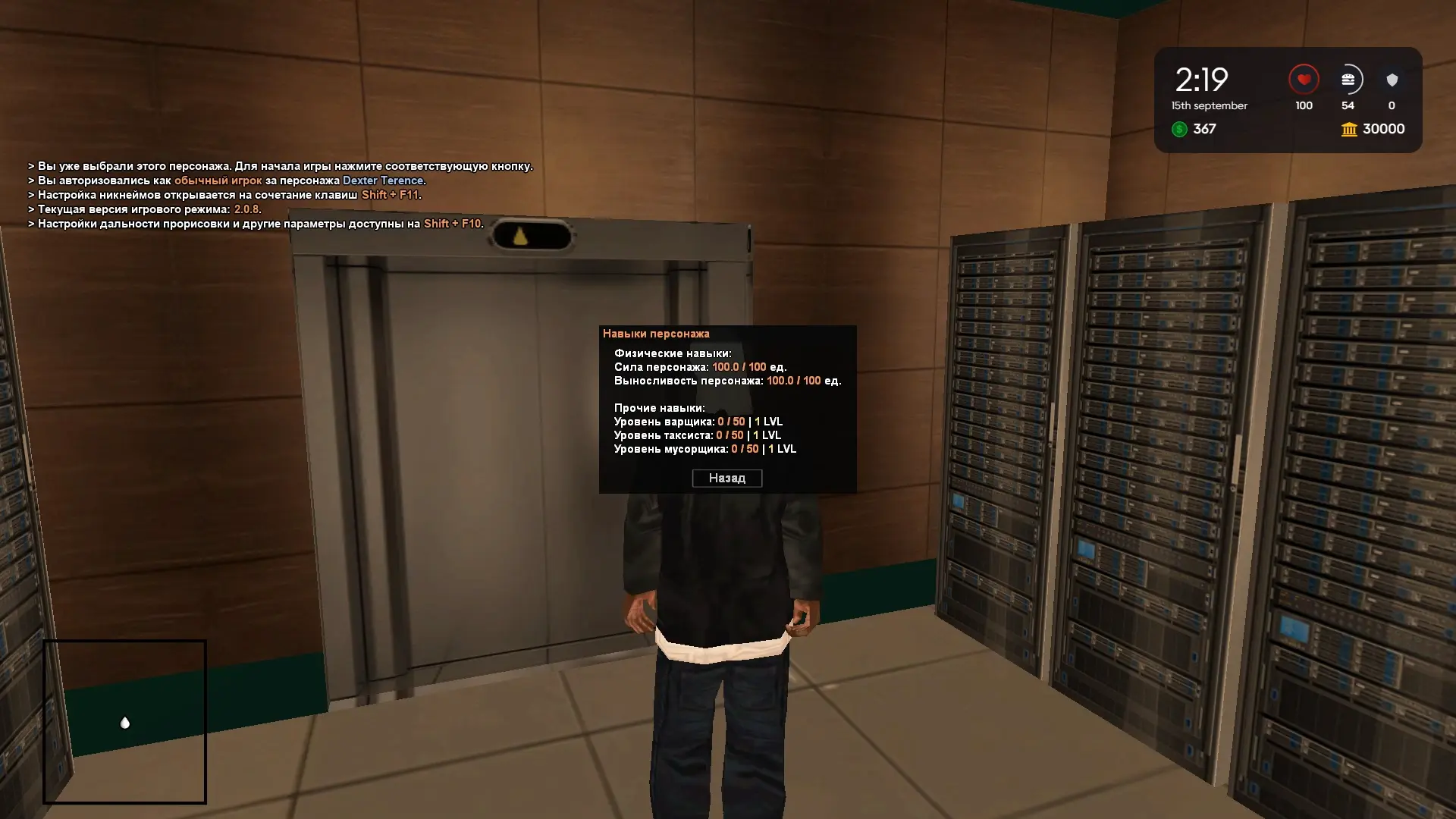Click the Назад button in skills dialog
The image size is (1456, 819).
coord(726,478)
